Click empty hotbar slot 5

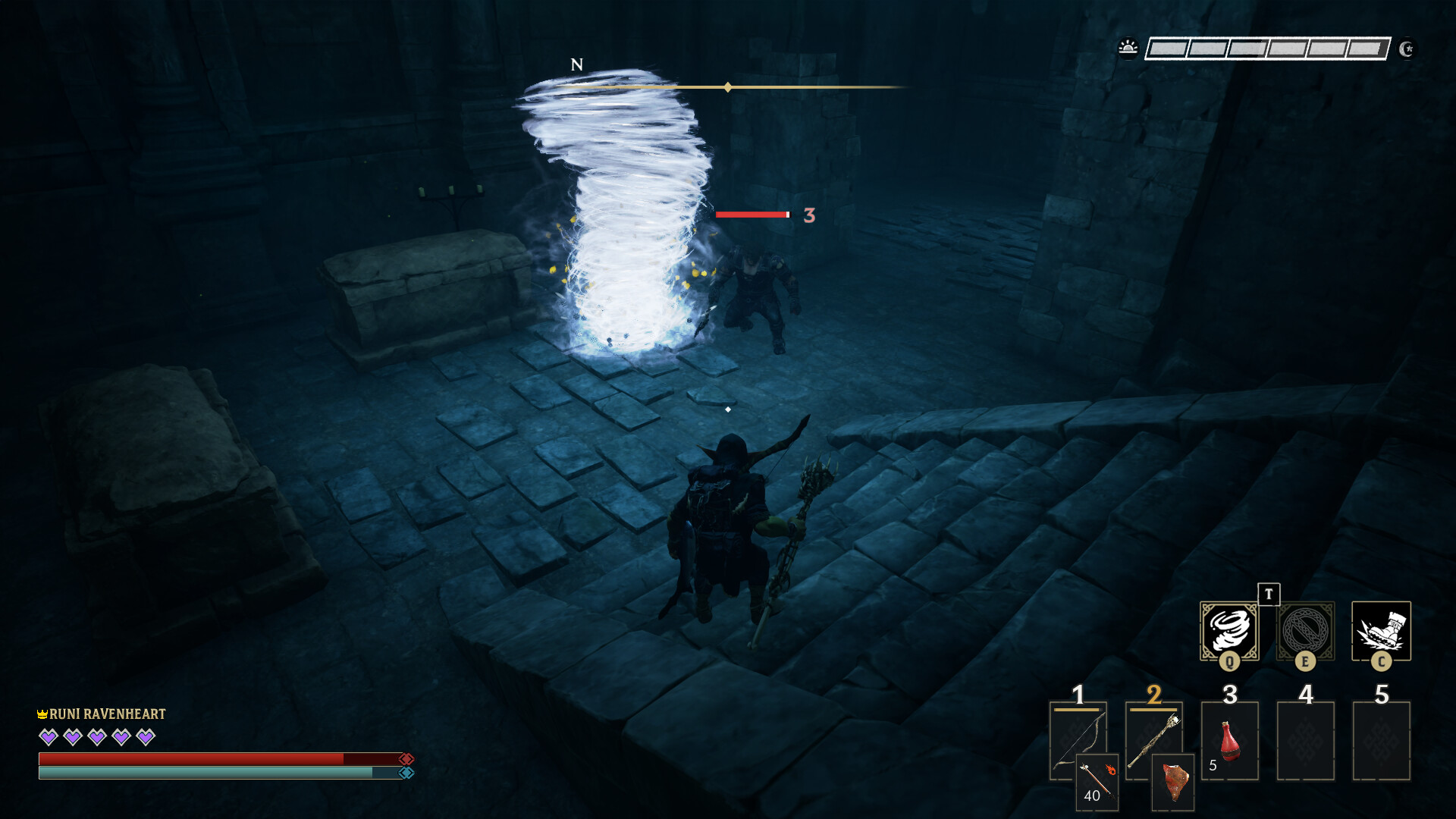pyautogui.click(x=1382, y=739)
